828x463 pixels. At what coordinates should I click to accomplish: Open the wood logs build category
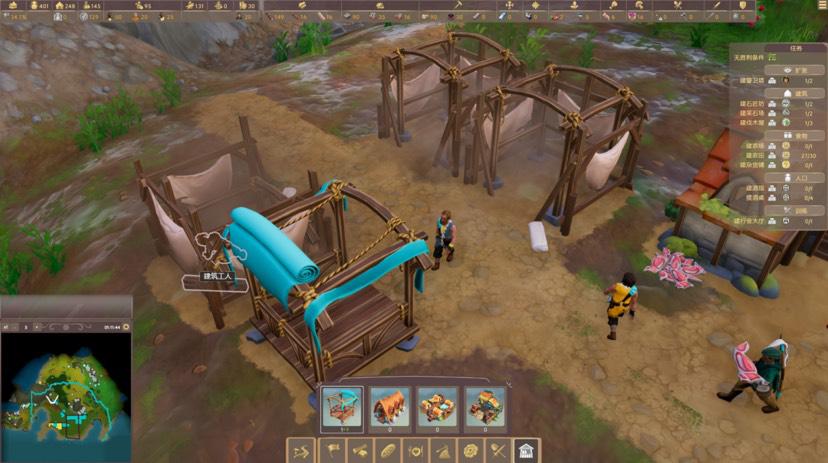pos(358,451)
